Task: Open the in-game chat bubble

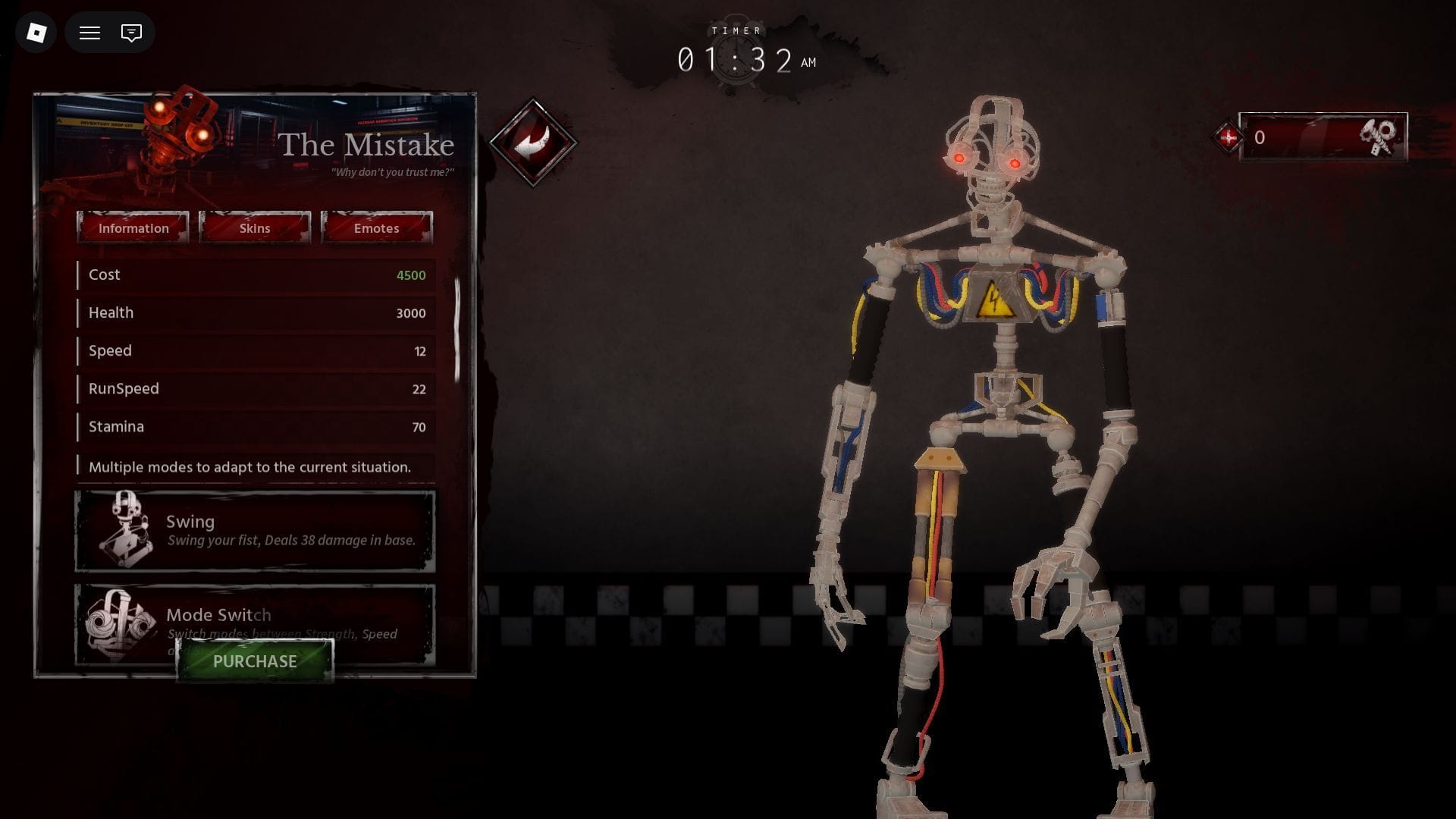Action: (130, 33)
